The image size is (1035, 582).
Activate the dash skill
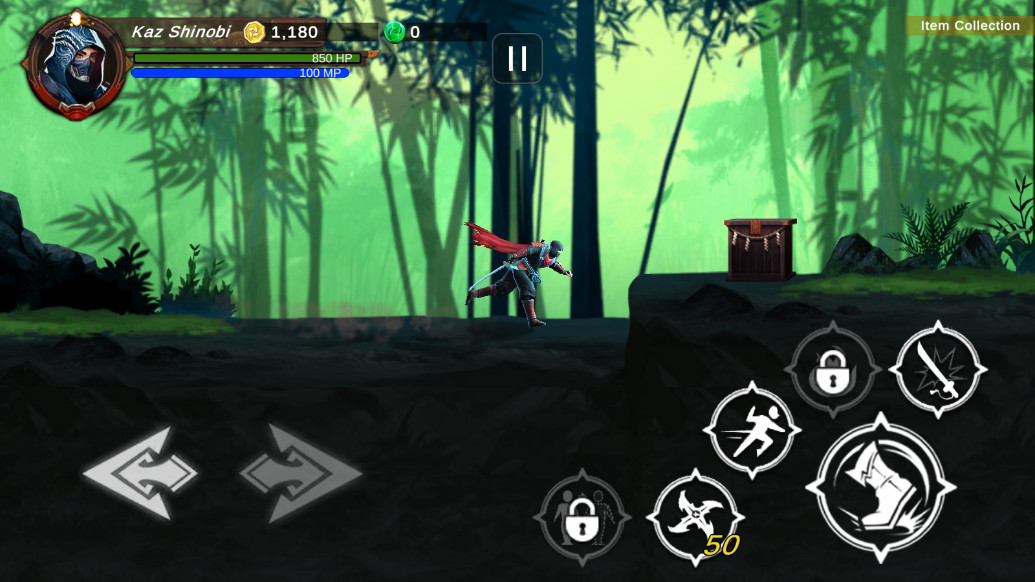[x=752, y=430]
